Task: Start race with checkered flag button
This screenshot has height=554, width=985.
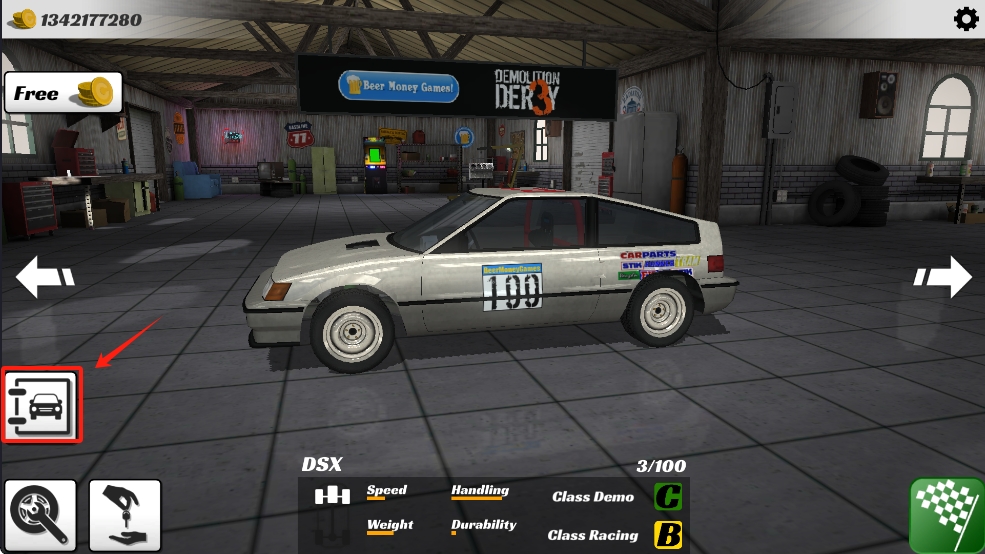Action: click(946, 515)
